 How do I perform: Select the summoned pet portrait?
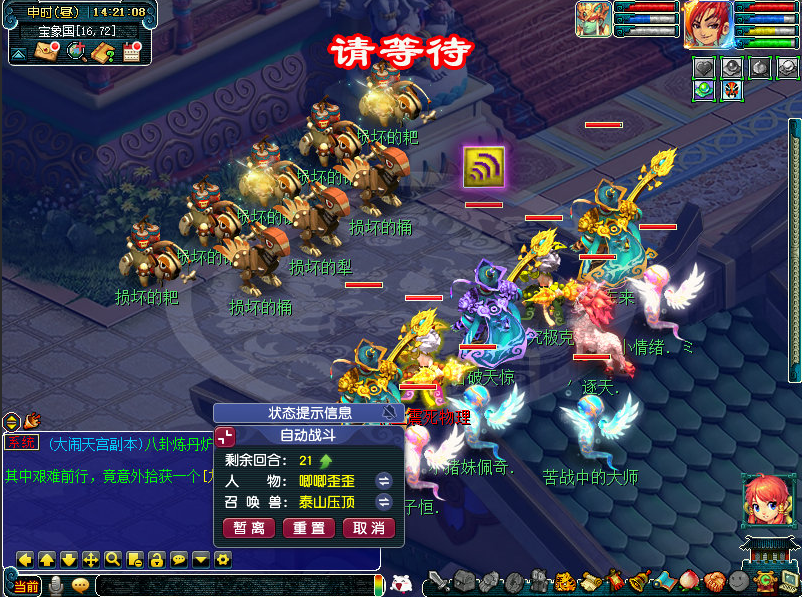(592, 20)
